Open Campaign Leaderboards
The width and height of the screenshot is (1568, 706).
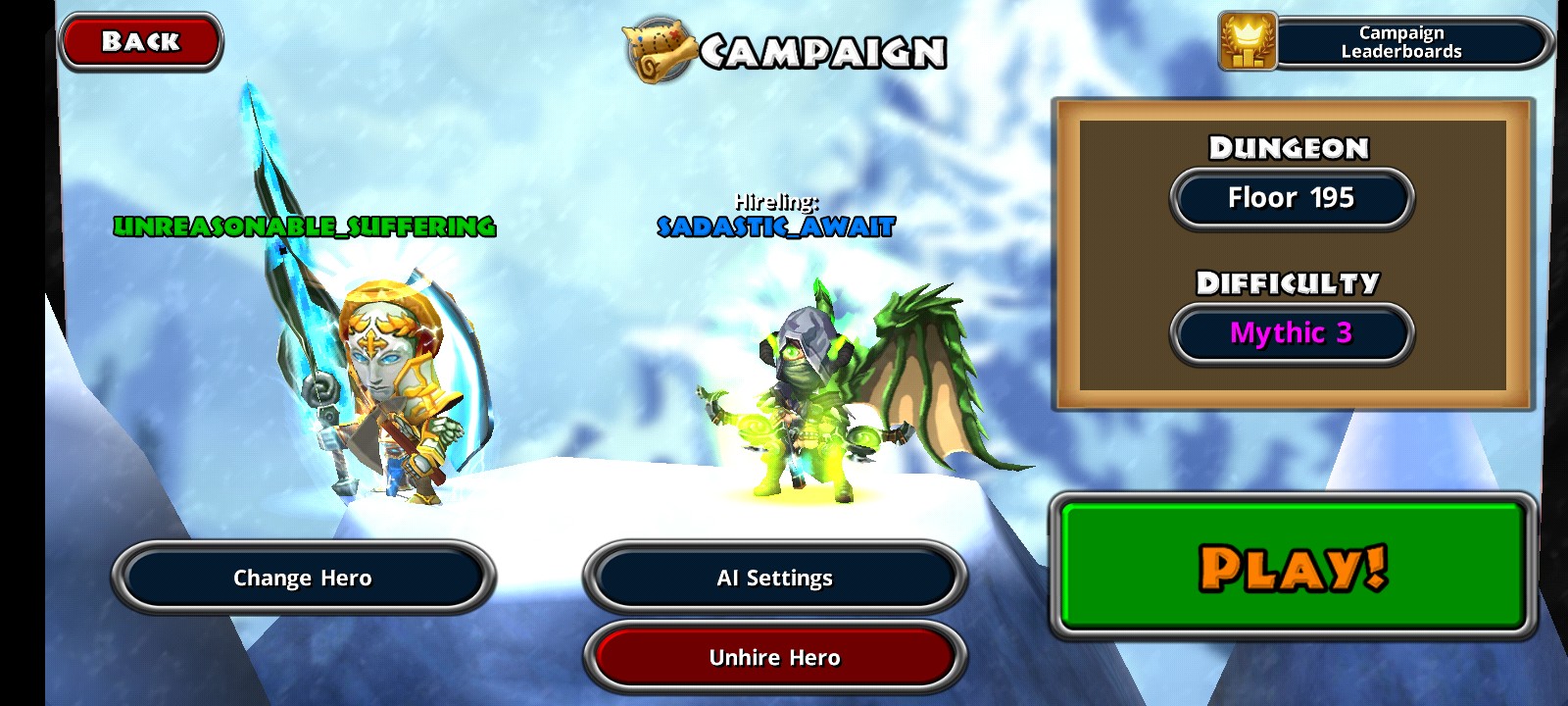(x=1387, y=42)
